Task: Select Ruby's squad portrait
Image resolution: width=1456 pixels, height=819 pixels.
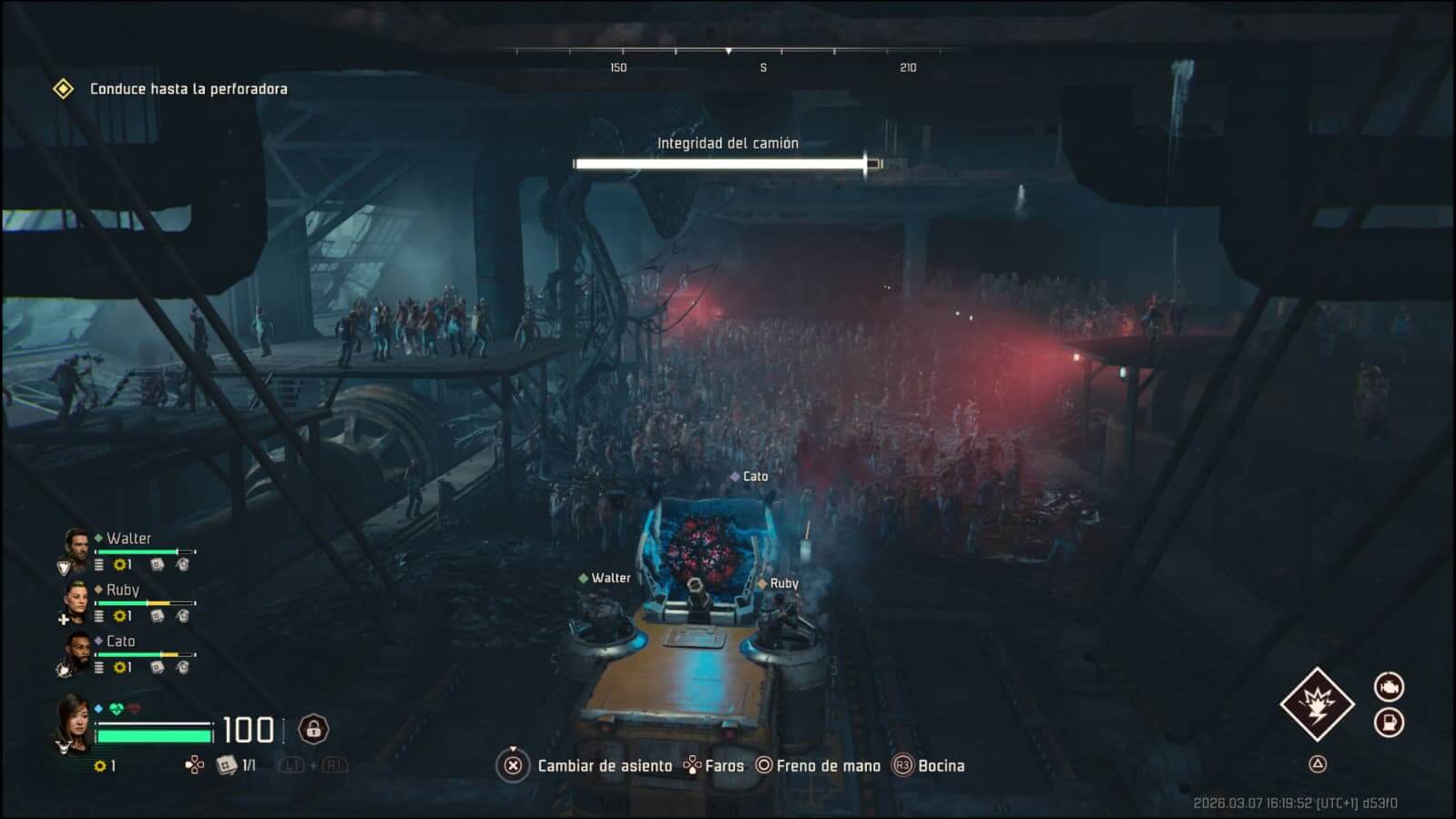Action: coord(76,600)
